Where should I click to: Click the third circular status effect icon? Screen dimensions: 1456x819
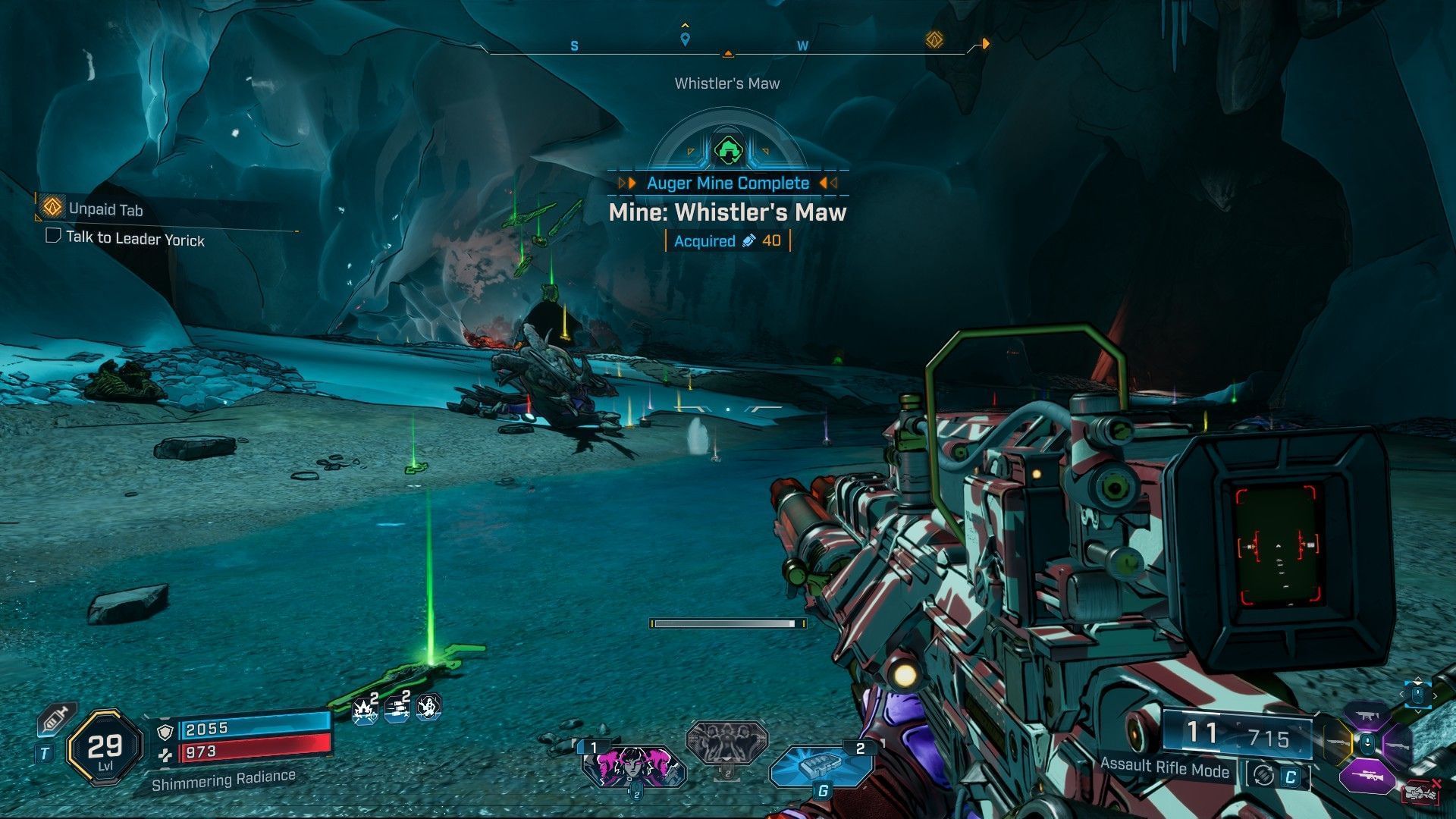click(428, 708)
